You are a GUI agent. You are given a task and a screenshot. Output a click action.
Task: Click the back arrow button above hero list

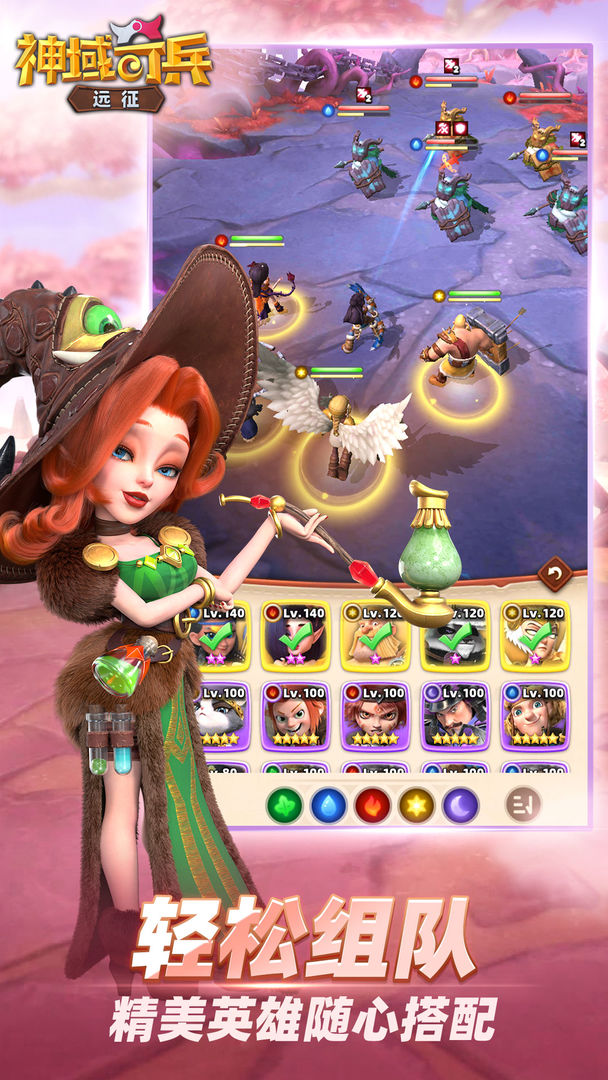coord(553,573)
